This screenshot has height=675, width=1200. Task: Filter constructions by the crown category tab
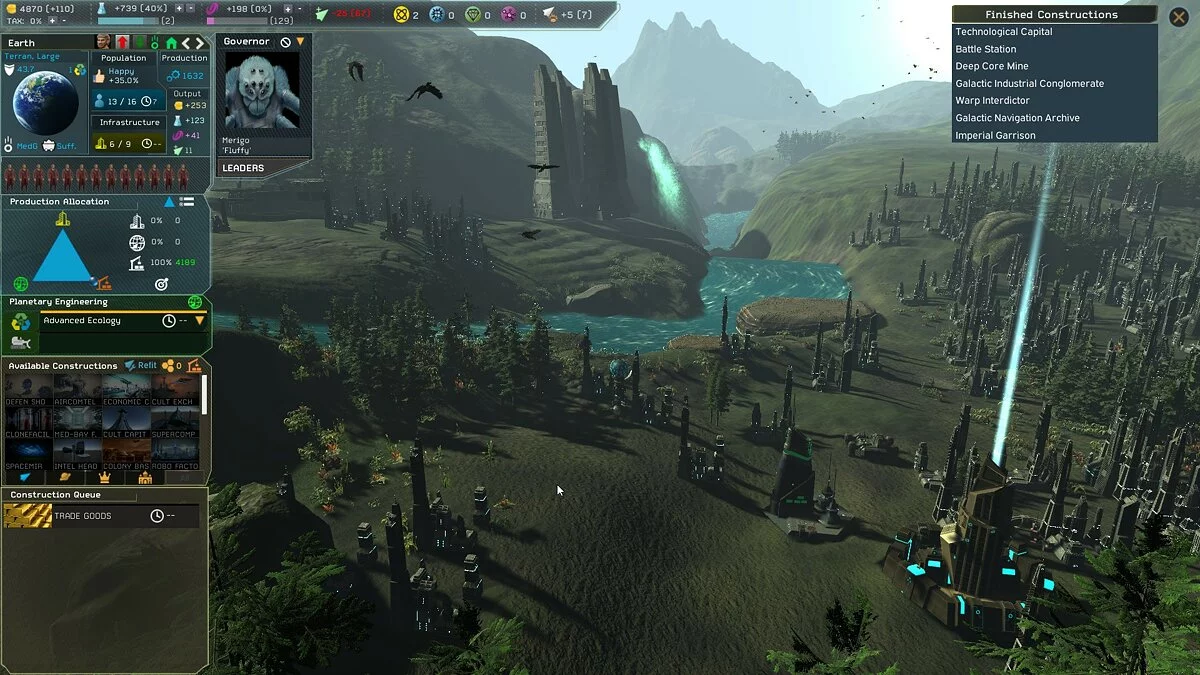(104, 478)
